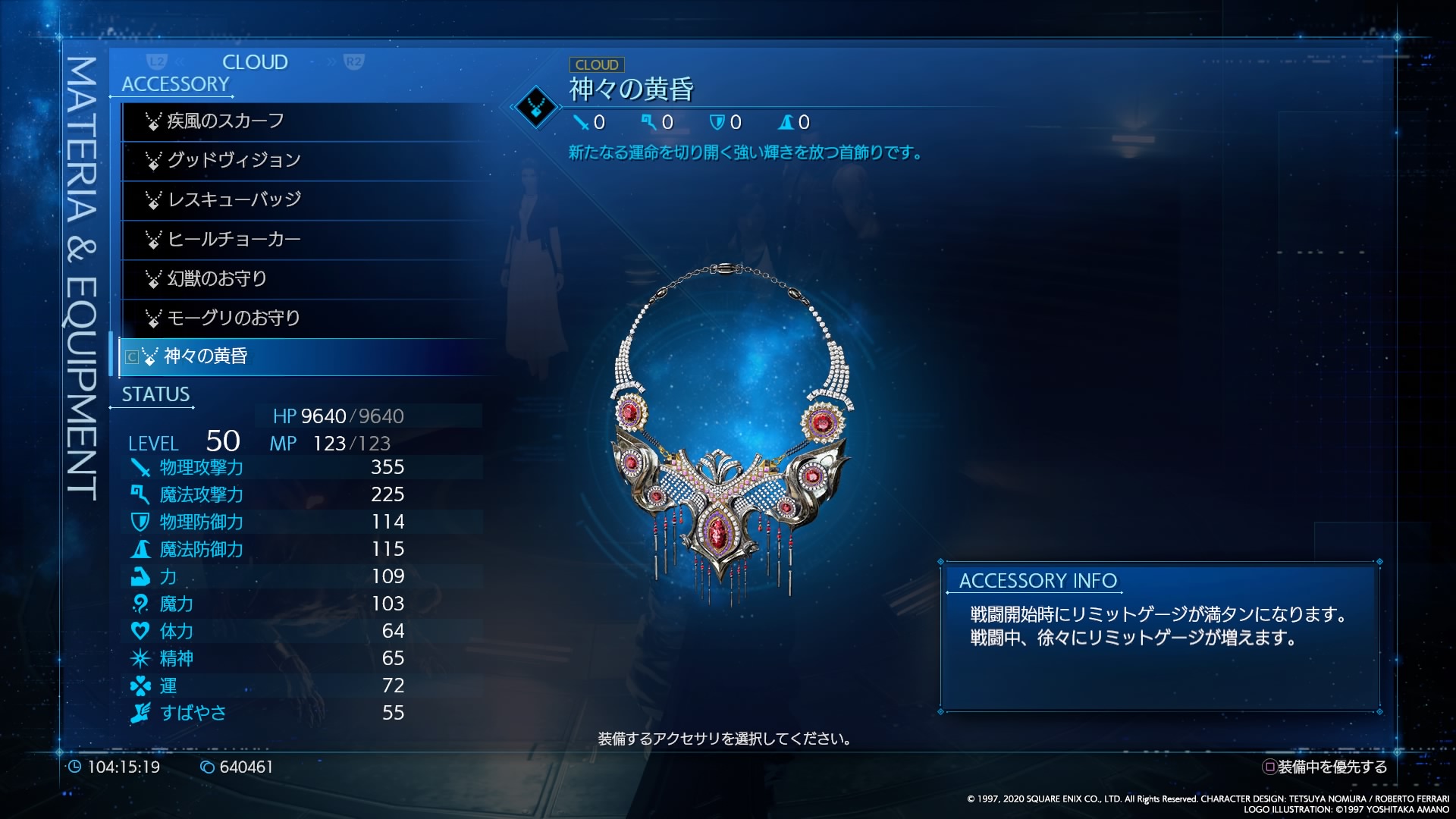Viewport: 1456px width, 819px height.
Task: Click the CLOUD character name tab
Action: 255,62
